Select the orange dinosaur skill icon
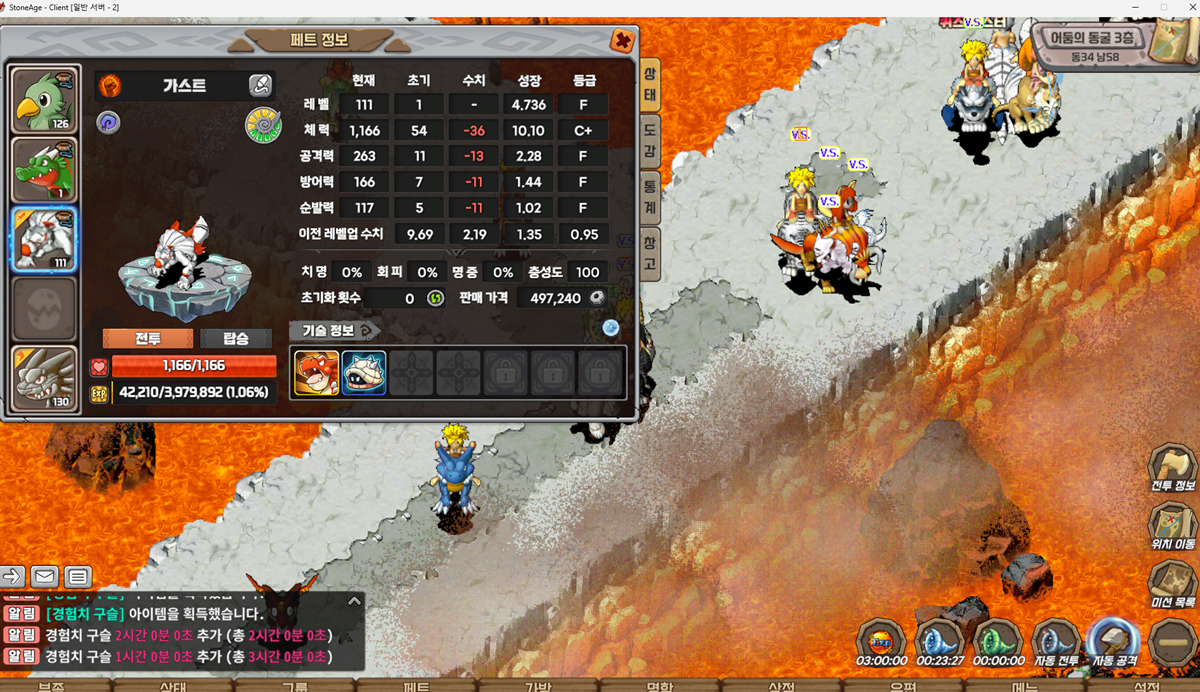1200x692 pixels. point(316,372)
